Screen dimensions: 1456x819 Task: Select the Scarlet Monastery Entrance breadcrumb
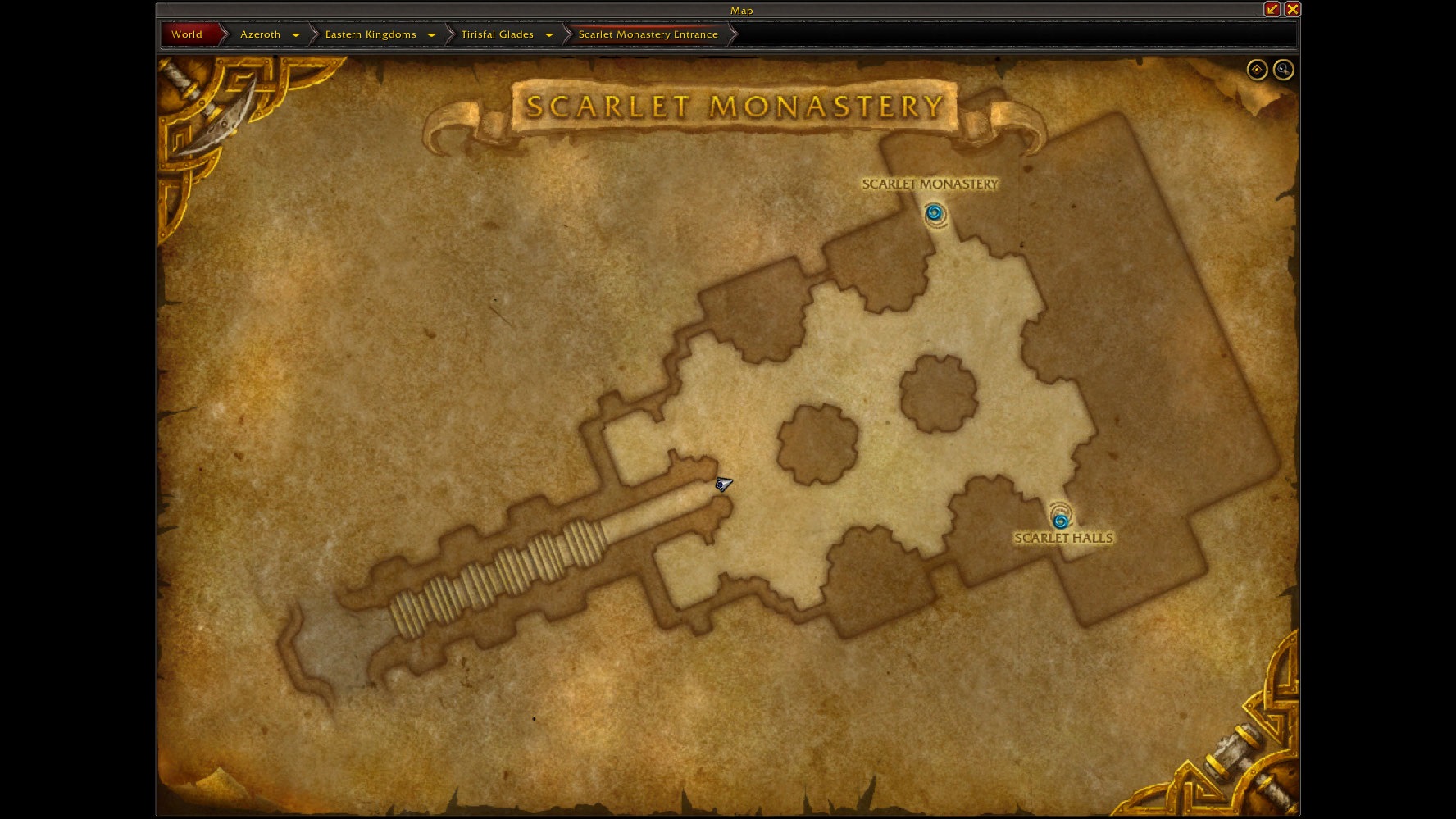(x=648, y=34)
